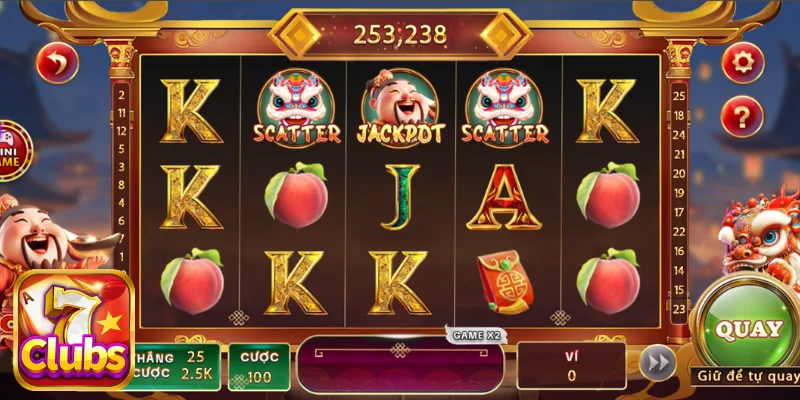Change the bet amount on CƯỢC 100

tap(259, 367)
